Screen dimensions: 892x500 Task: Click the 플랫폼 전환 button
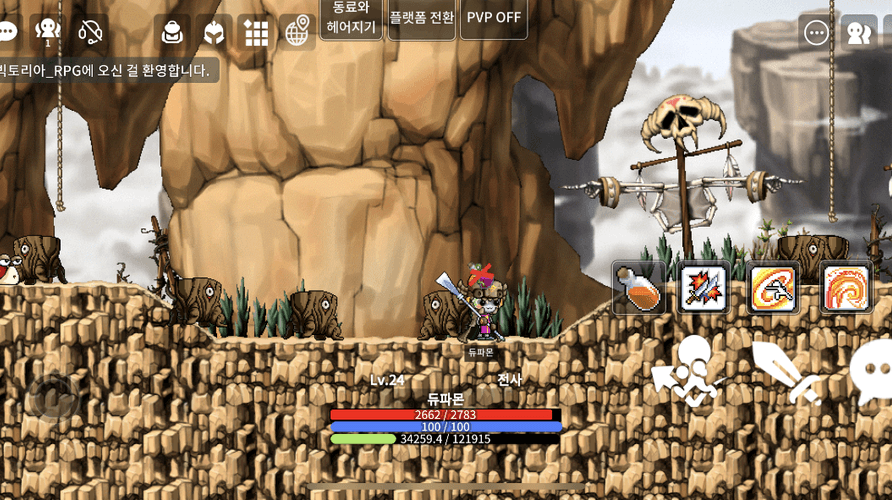pos(421,18)
